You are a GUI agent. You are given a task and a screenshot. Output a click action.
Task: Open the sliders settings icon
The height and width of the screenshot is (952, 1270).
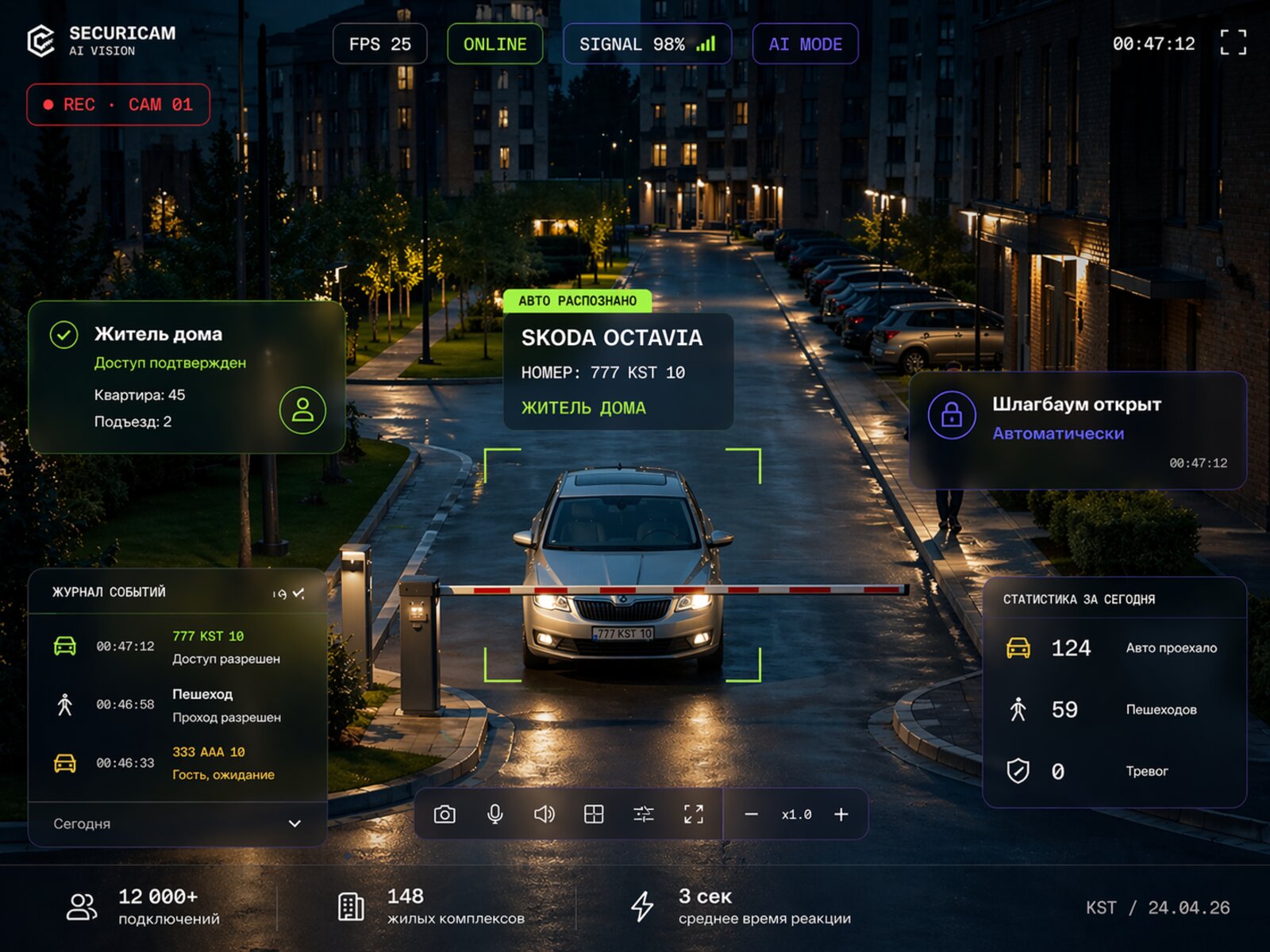644,814
